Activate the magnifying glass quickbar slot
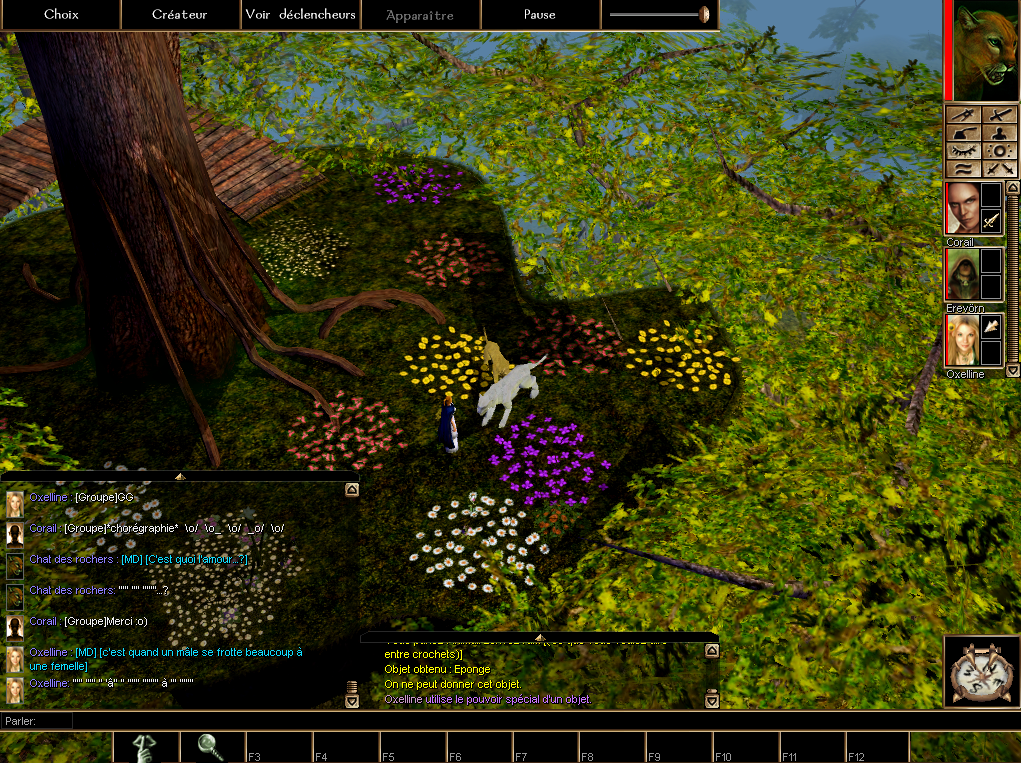 coord(213,746)
